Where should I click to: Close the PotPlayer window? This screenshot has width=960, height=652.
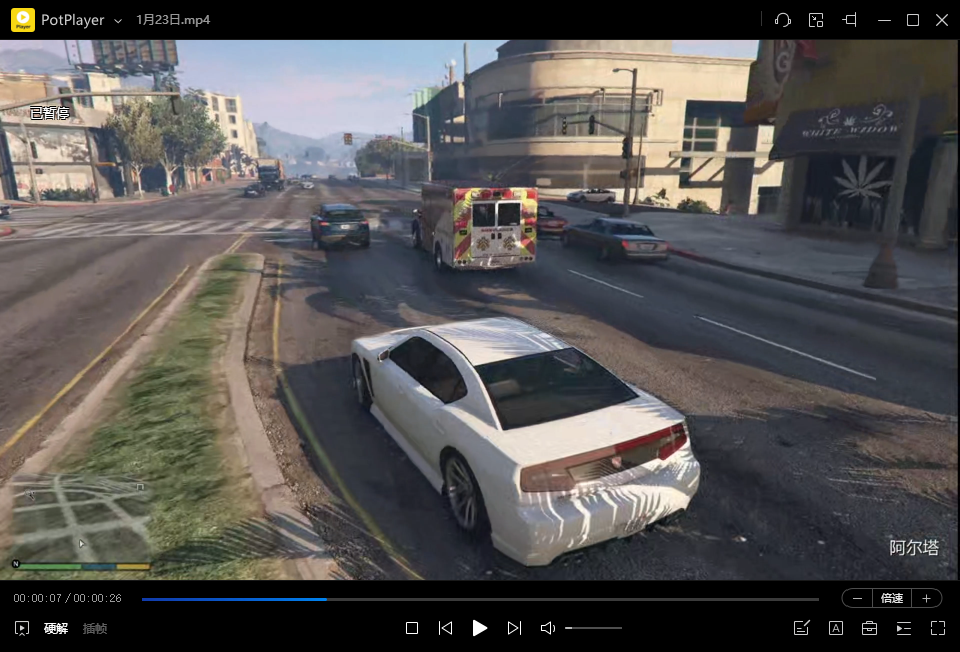pos(941,20)
